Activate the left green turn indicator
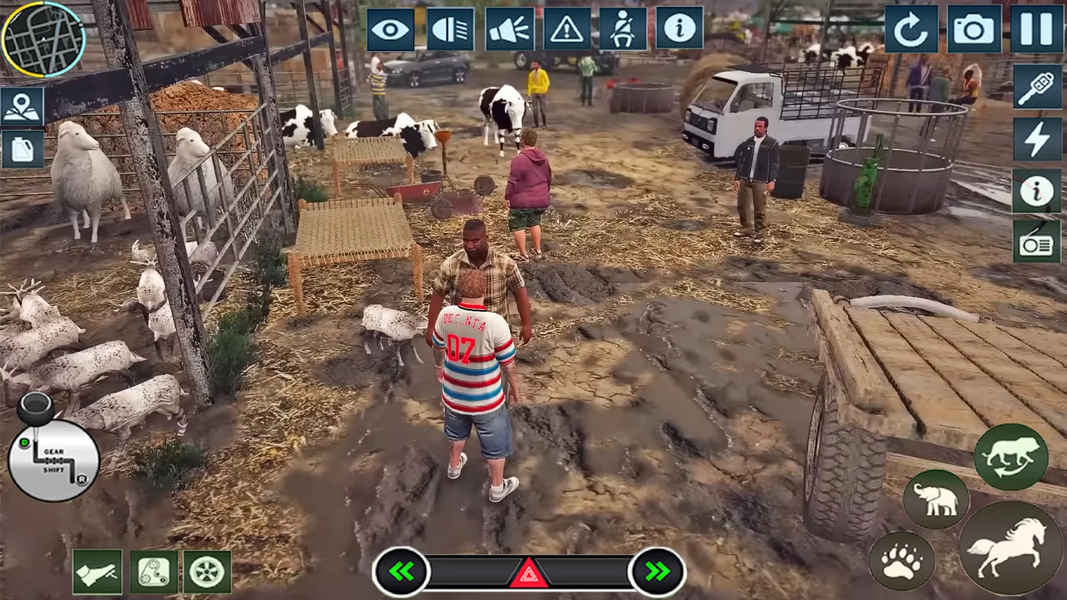Image resolution: width=1067 pixels, height=600 pixels. pos(402,572)
